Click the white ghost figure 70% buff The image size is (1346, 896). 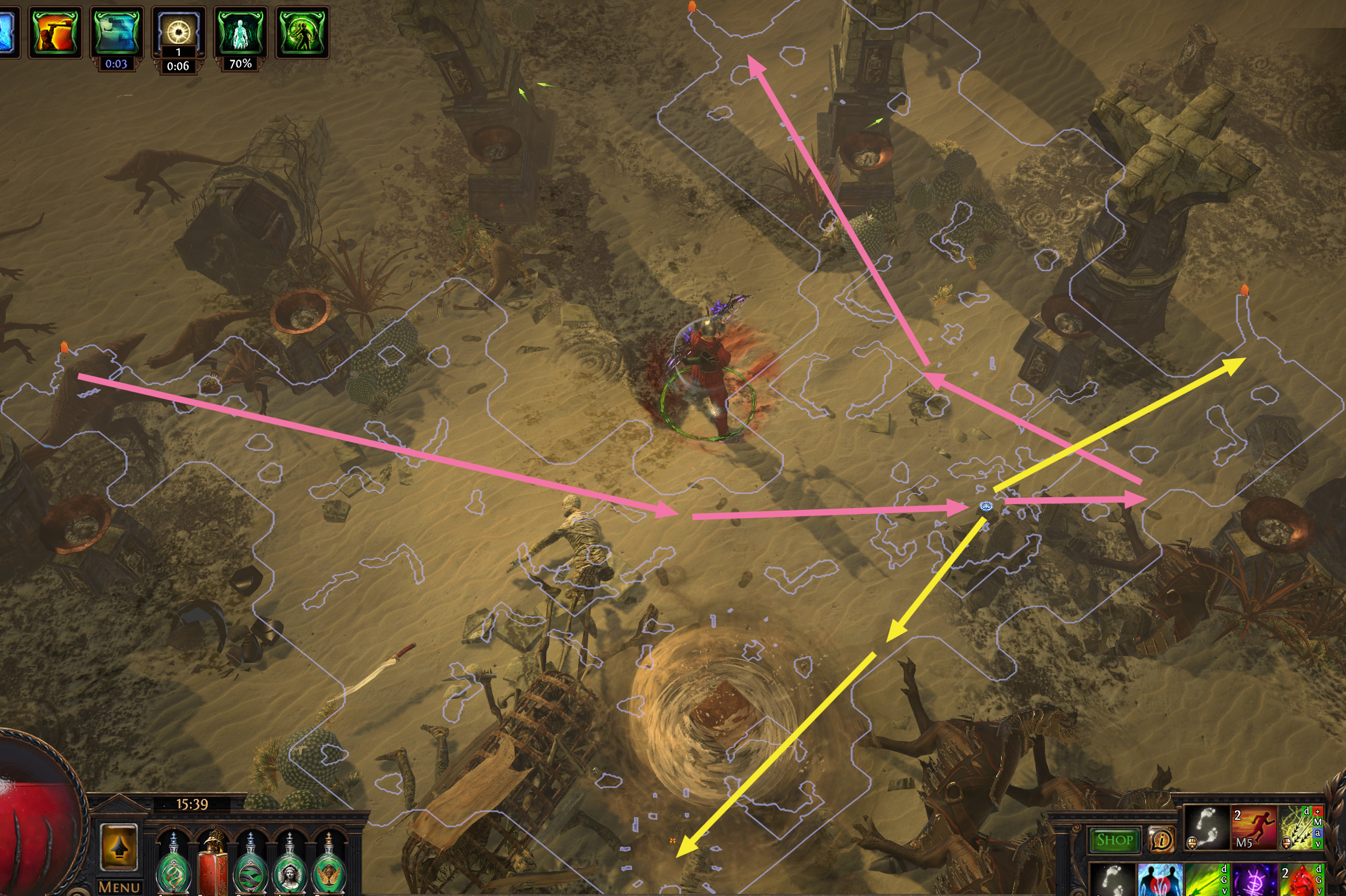[x=240, y=32]
